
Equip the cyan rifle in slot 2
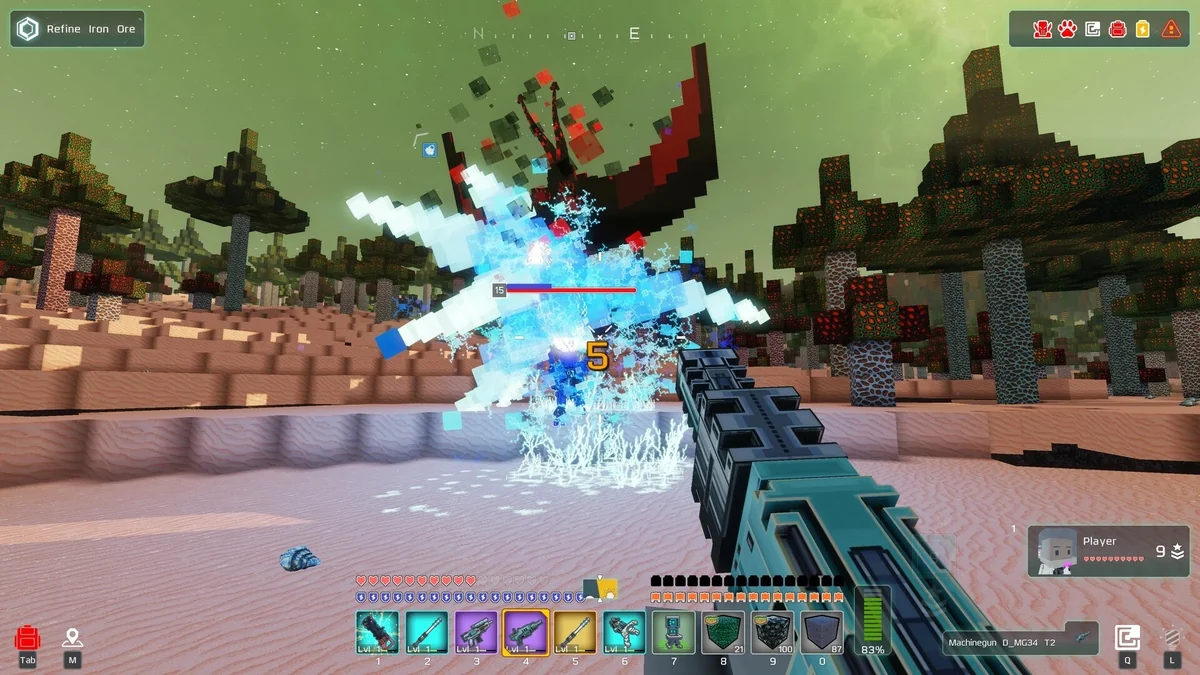pos(427,632)
